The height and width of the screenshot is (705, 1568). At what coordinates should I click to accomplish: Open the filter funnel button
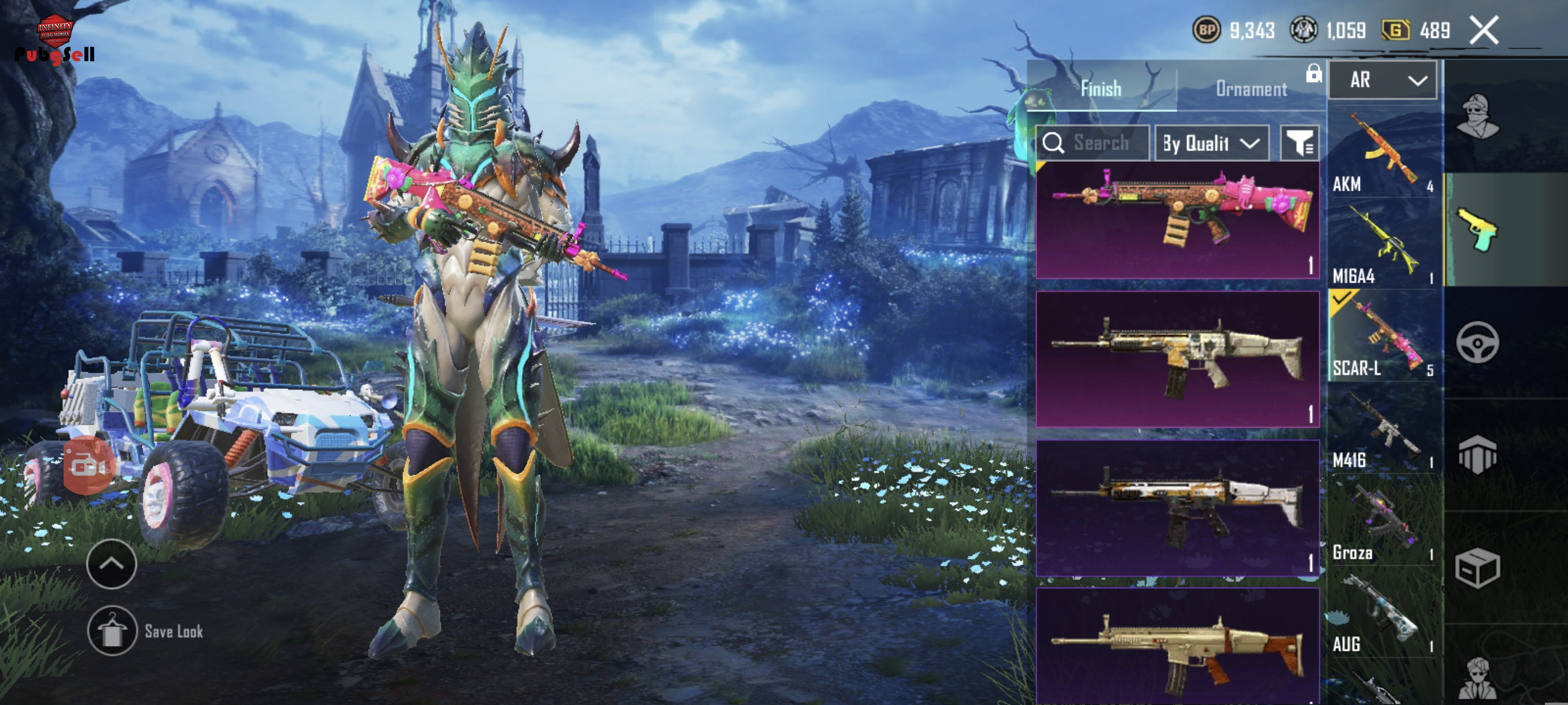click(x=1300, y=143)
